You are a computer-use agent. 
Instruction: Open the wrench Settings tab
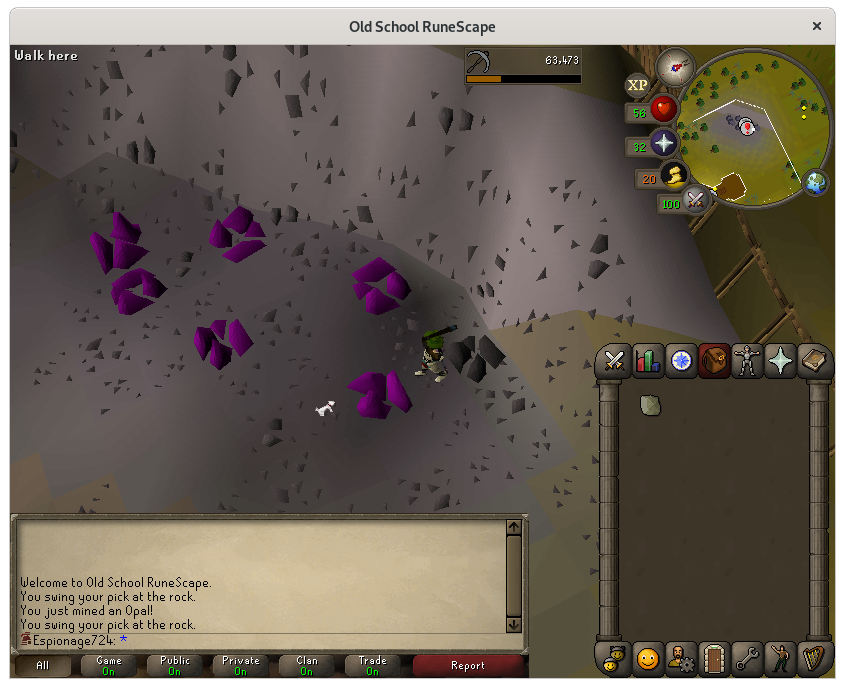point(747,658)
